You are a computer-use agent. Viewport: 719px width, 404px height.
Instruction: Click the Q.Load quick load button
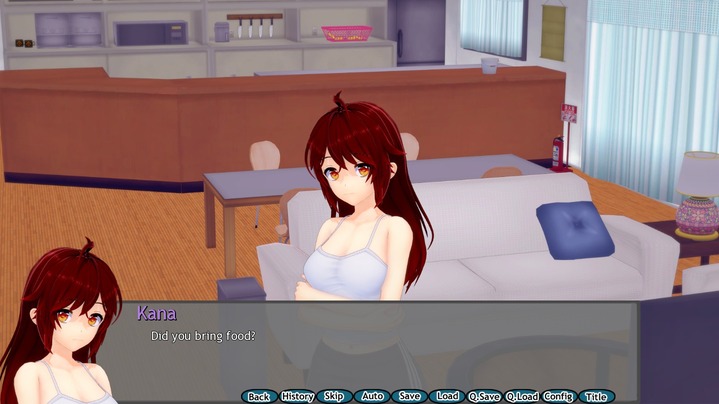click(522, 396)
